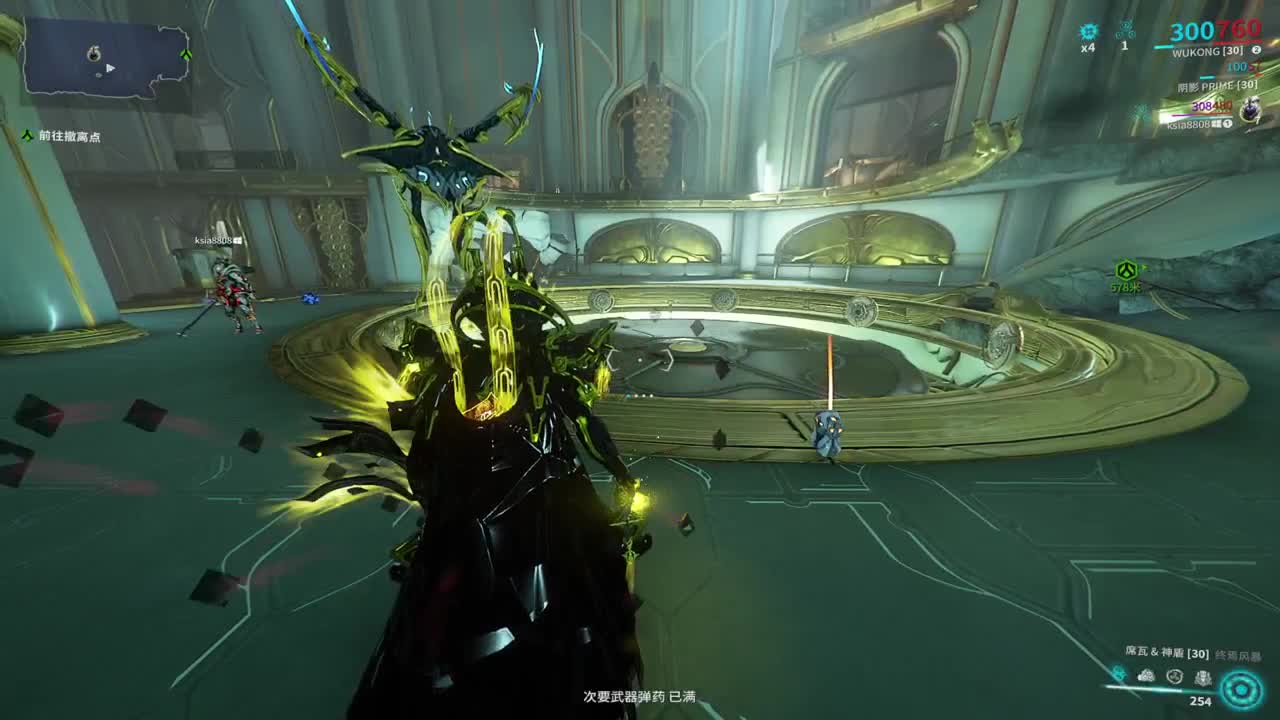
Task: Activate the cloud-shaped ability icon
Action: (1146, 677)
